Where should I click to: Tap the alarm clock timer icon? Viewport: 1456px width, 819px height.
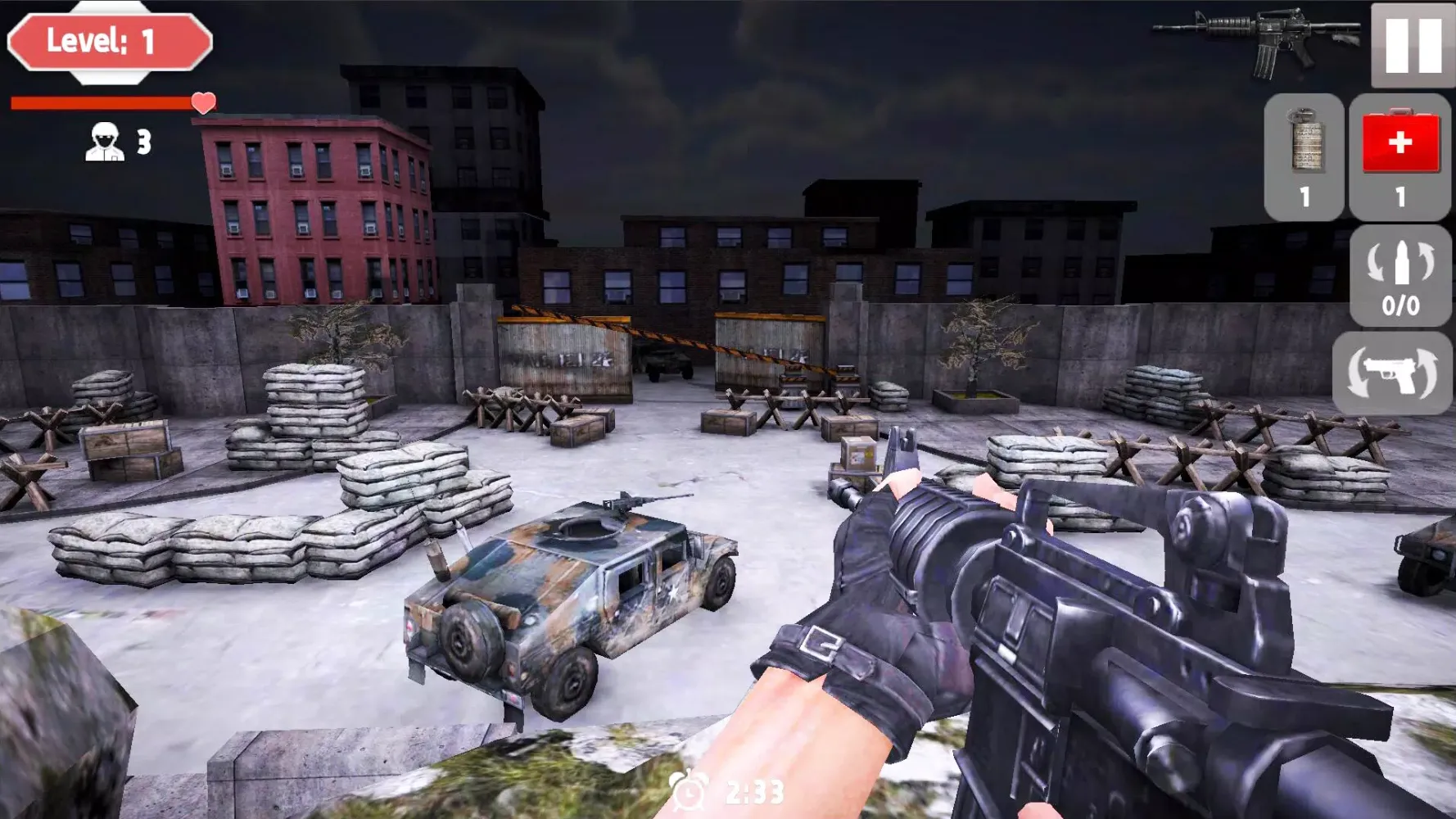click(690, 789)
